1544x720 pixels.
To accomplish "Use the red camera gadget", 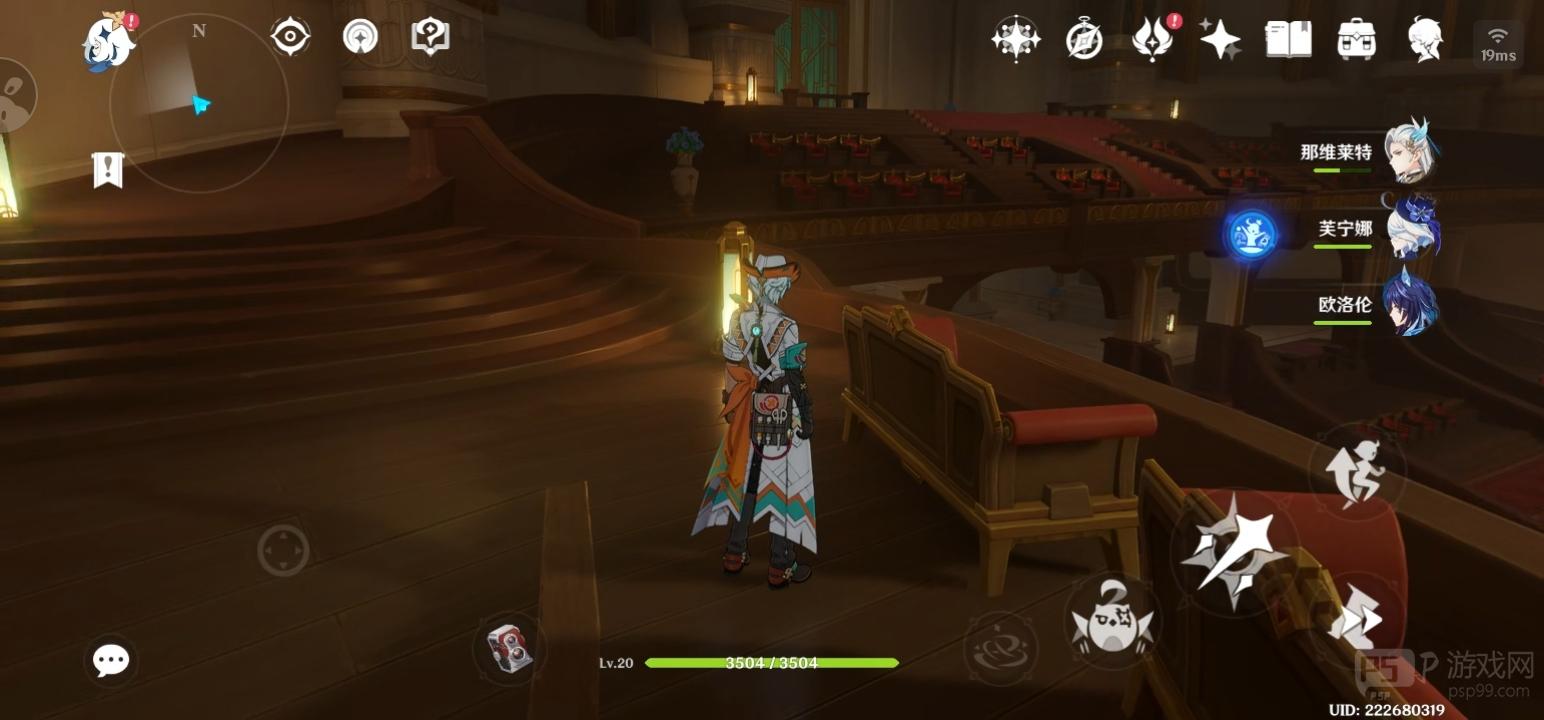I will (x=509, y=648).
